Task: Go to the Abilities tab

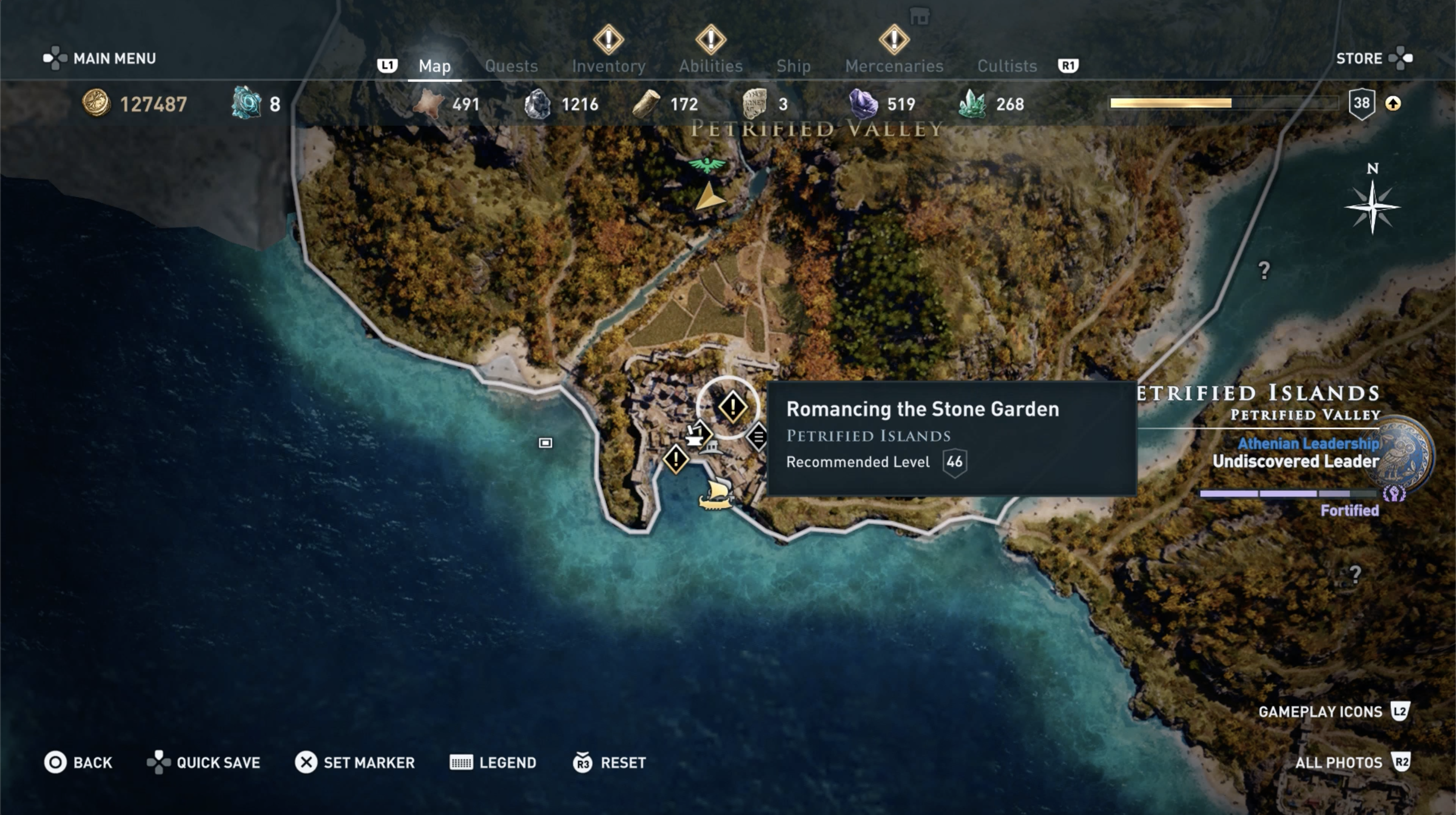Action: 711,66
